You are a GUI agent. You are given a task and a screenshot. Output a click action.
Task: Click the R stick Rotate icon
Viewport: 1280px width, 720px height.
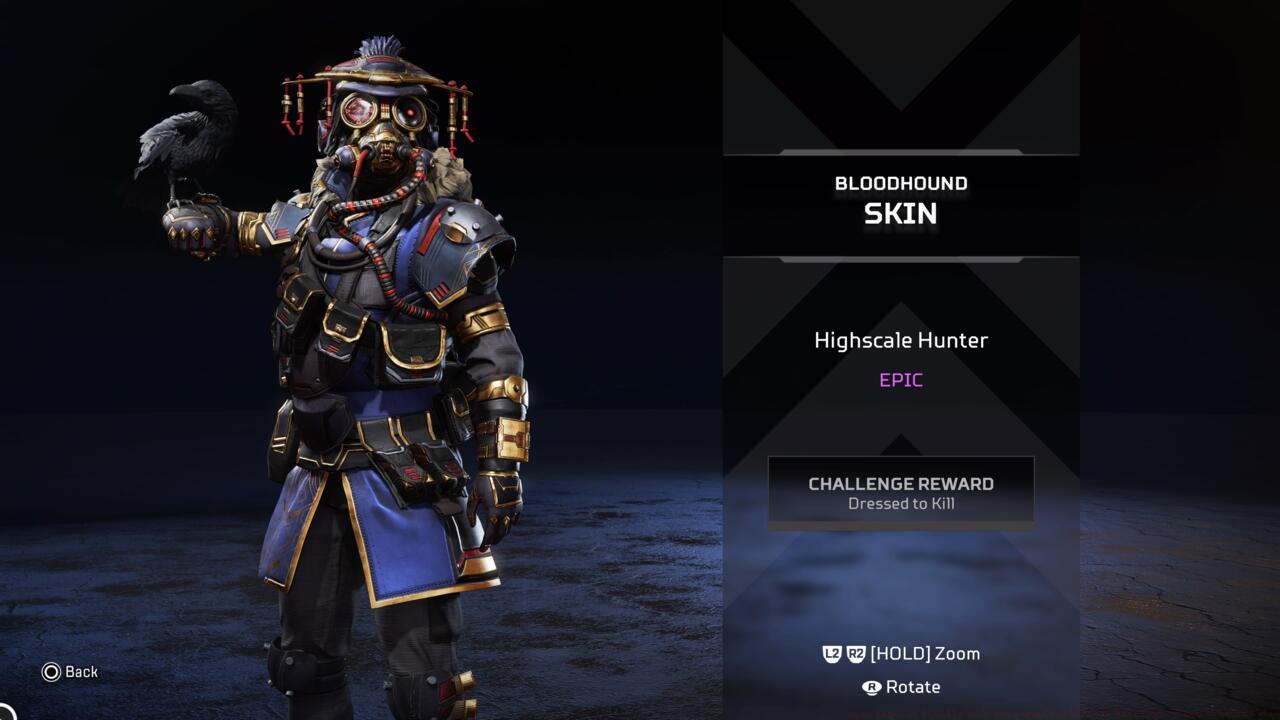tap(870, 687)
